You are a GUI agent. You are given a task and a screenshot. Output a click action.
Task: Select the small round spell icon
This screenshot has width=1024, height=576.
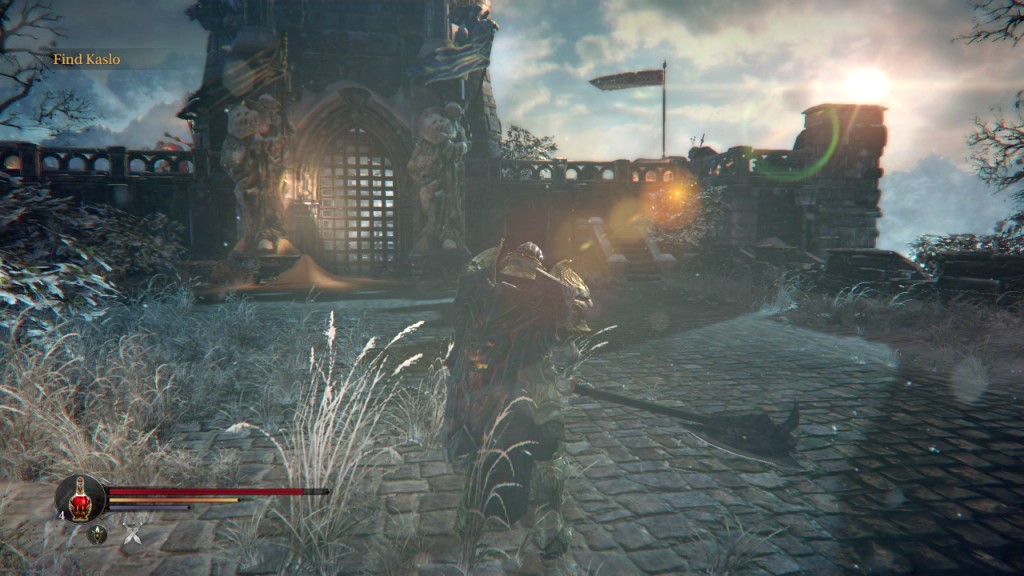pyautogui.click(x=97, y=535)
